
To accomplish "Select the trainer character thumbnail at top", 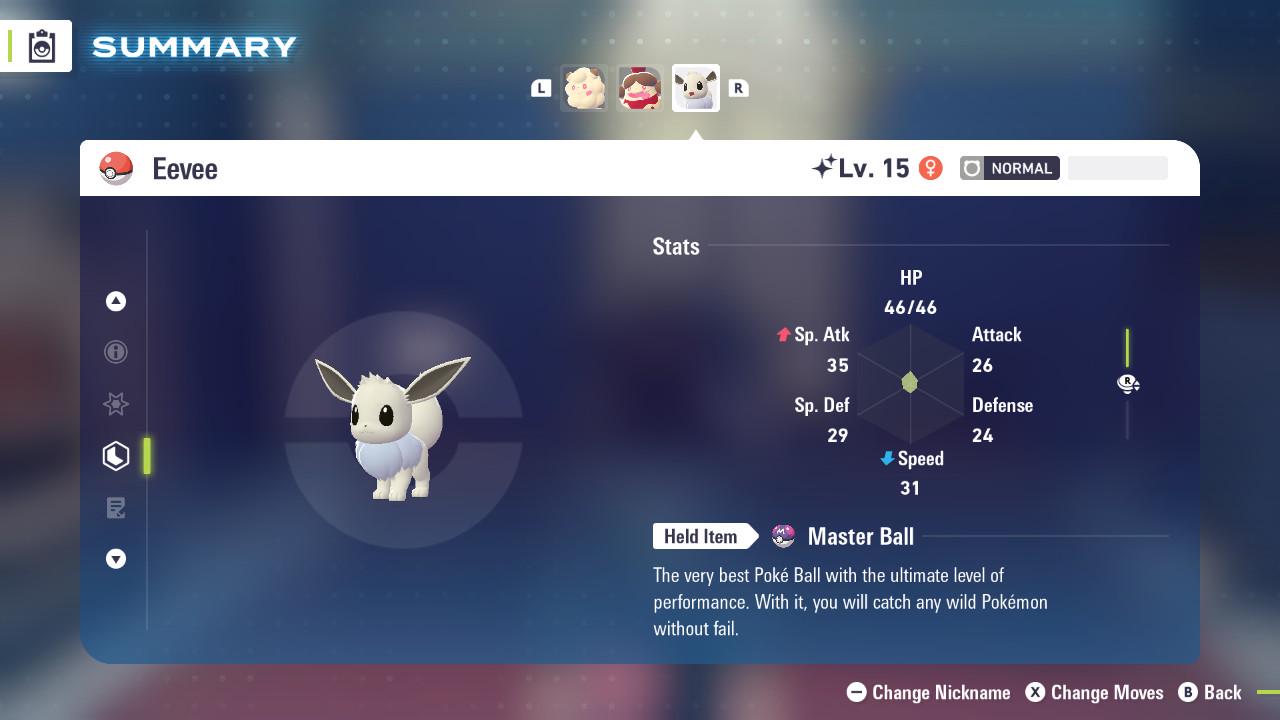I will 640,88.
